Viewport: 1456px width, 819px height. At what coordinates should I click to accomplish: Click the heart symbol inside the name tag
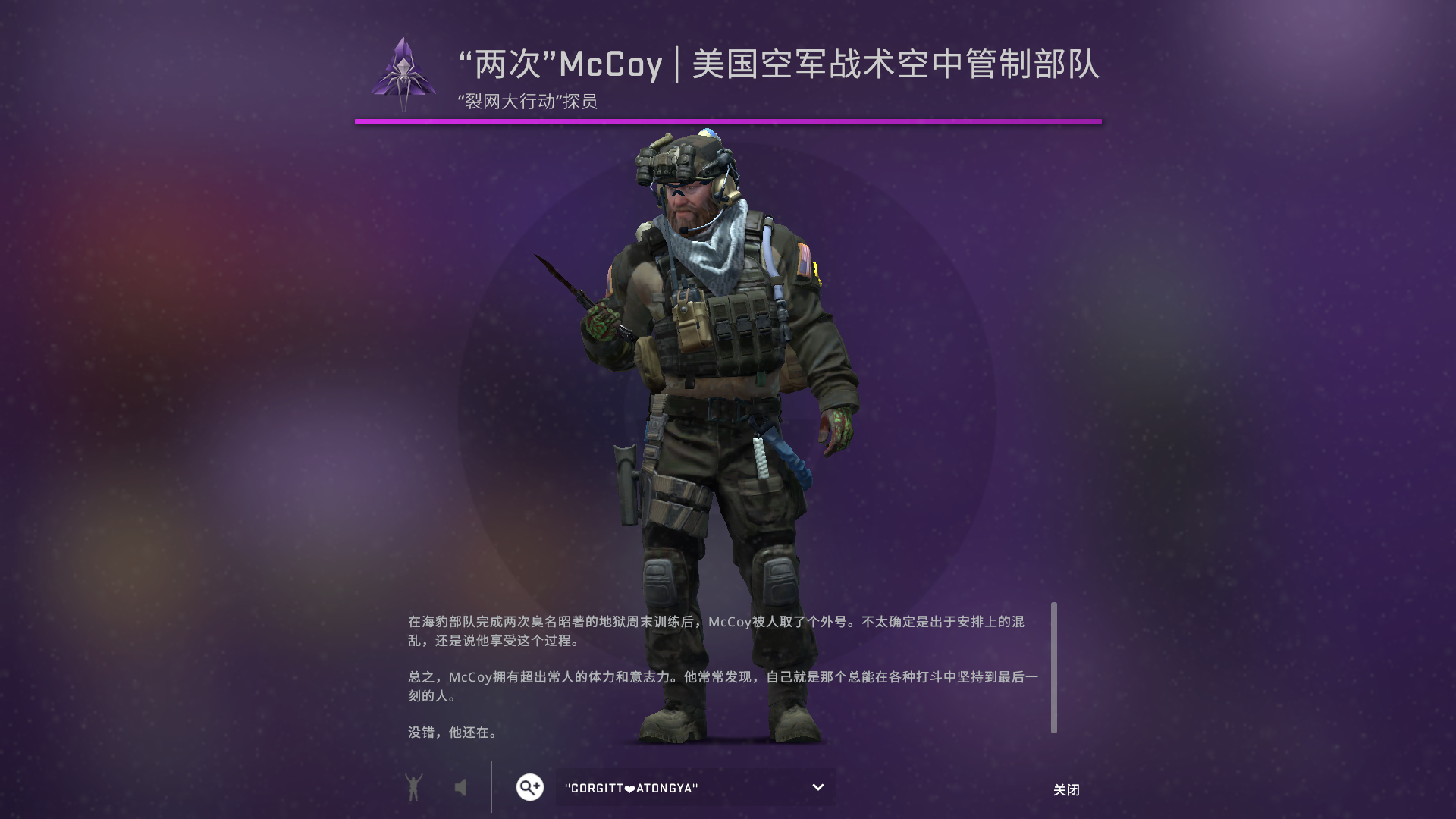(631, 788)
